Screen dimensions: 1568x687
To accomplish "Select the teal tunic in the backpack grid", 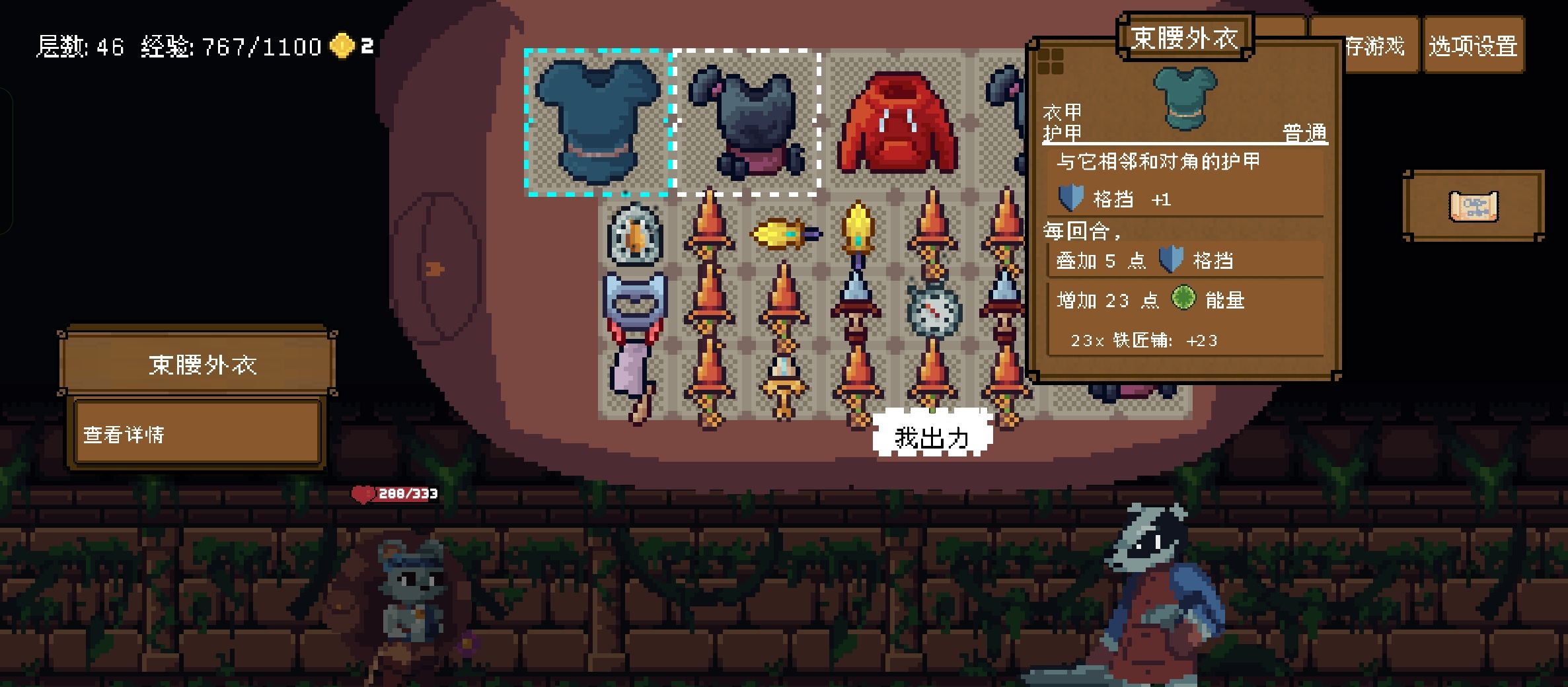I will tap(597, 122).
